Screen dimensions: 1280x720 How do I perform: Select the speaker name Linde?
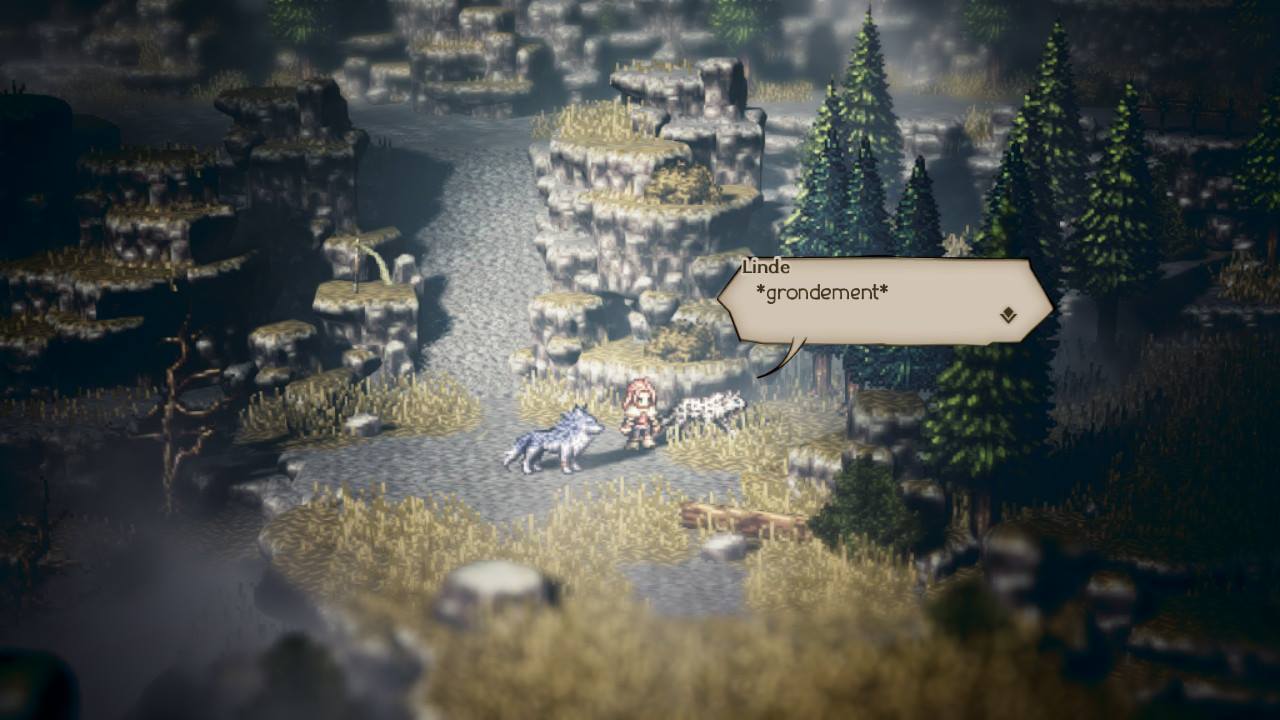coord(764,267)
